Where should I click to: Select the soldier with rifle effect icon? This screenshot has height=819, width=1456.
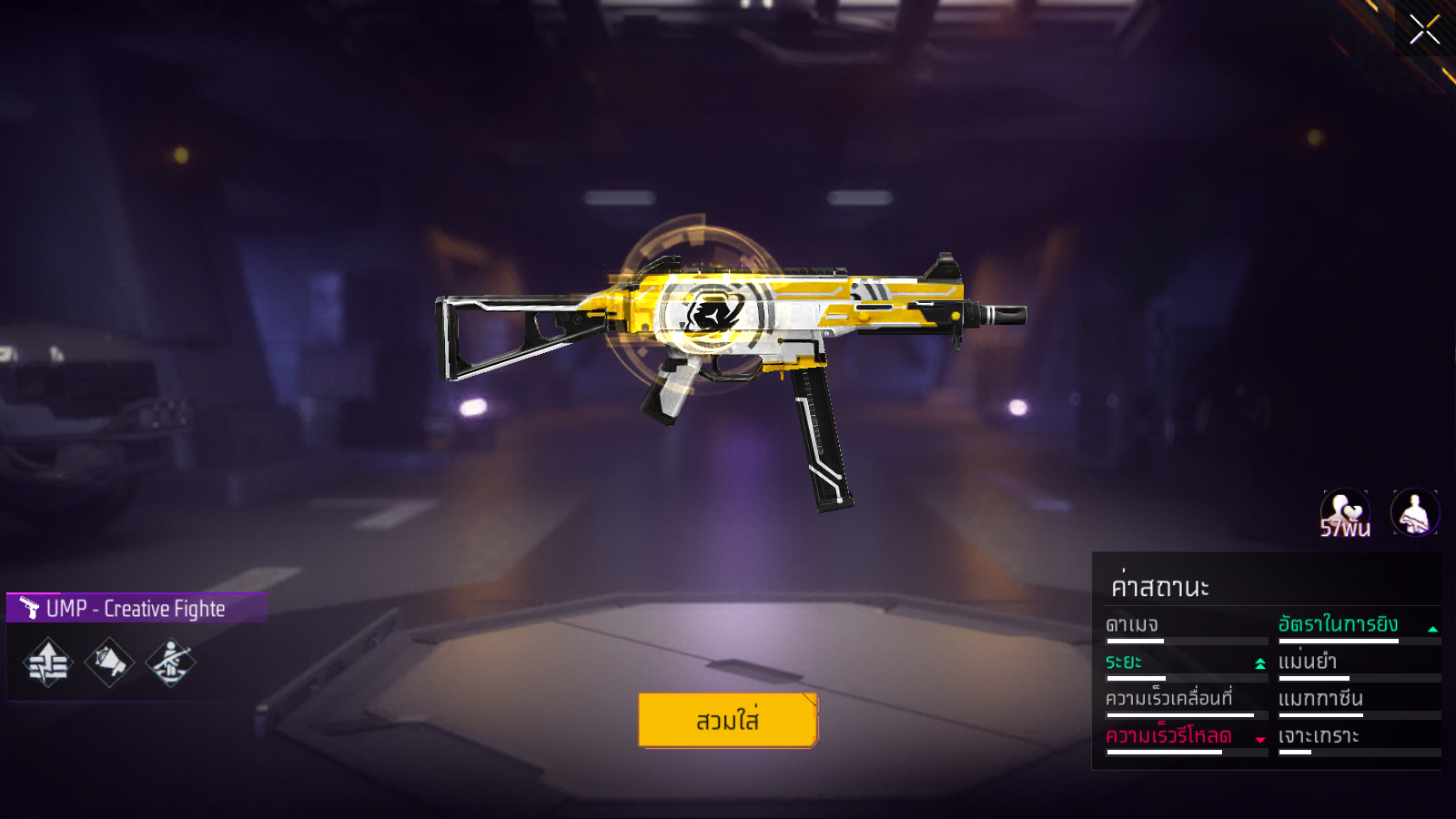170,663
